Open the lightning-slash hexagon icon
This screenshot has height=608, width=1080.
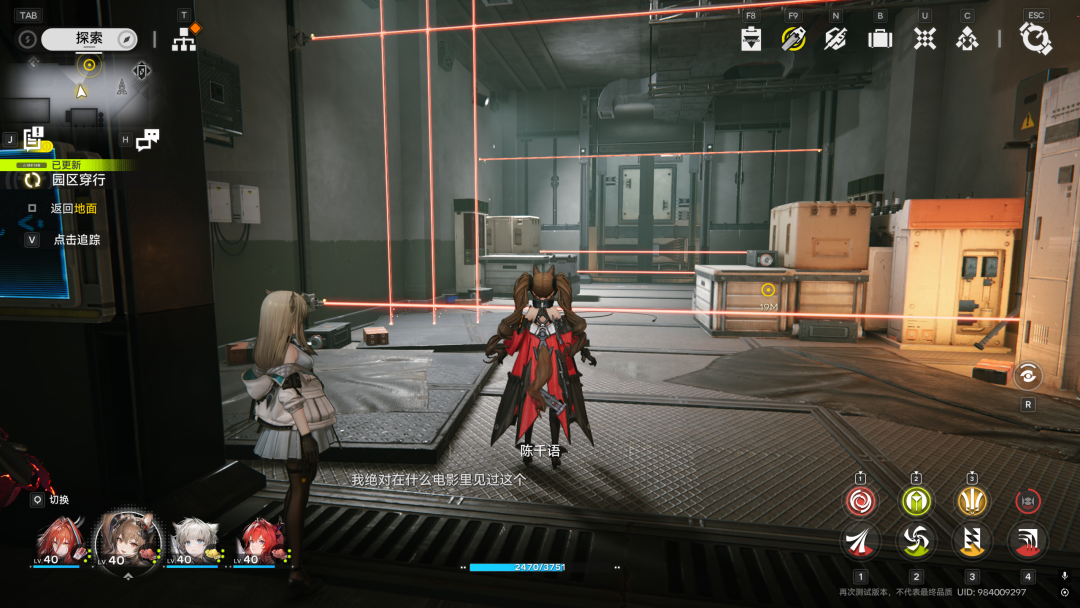[x=835, y=39]
